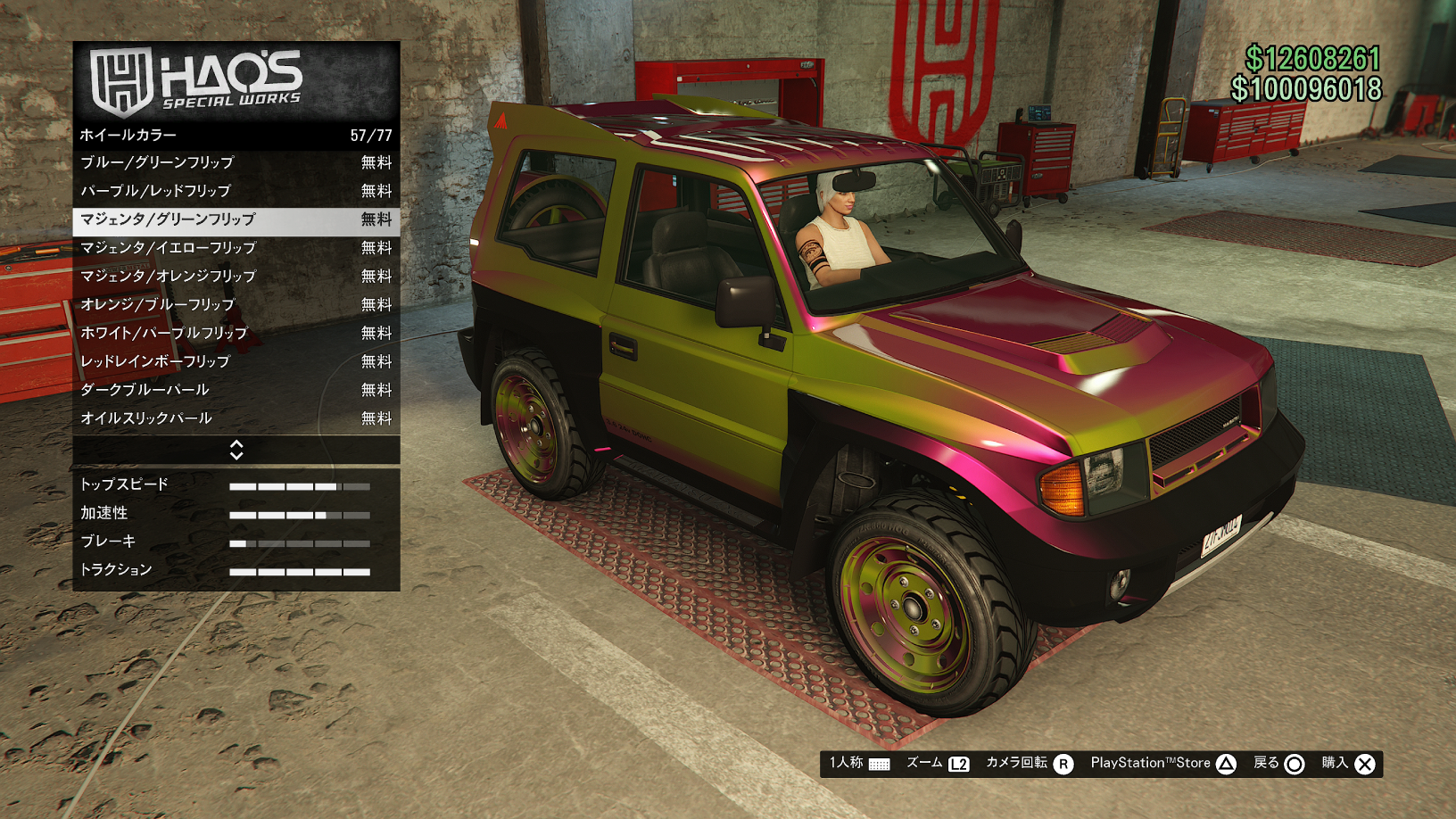Viewport: 1456px width, 819px height.
Task: Select マジェンタ/オレンジフリップ wheel color
Action: pos(236,277)
